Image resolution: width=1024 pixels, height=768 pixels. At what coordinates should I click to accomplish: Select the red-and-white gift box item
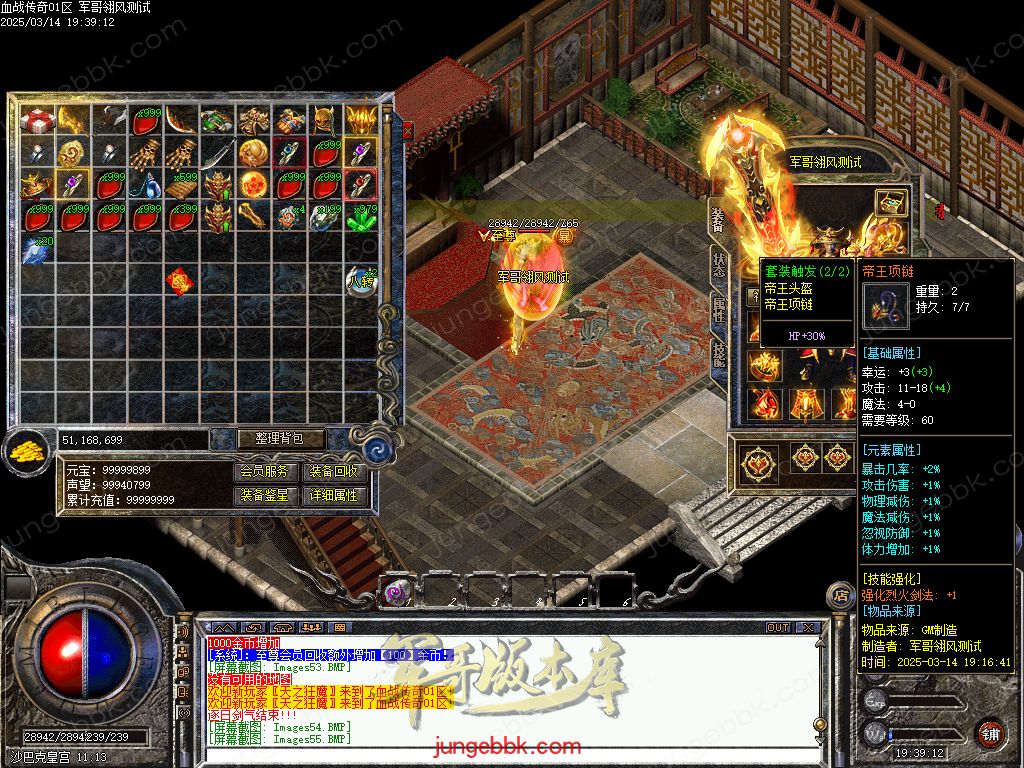tap(38, 121)
